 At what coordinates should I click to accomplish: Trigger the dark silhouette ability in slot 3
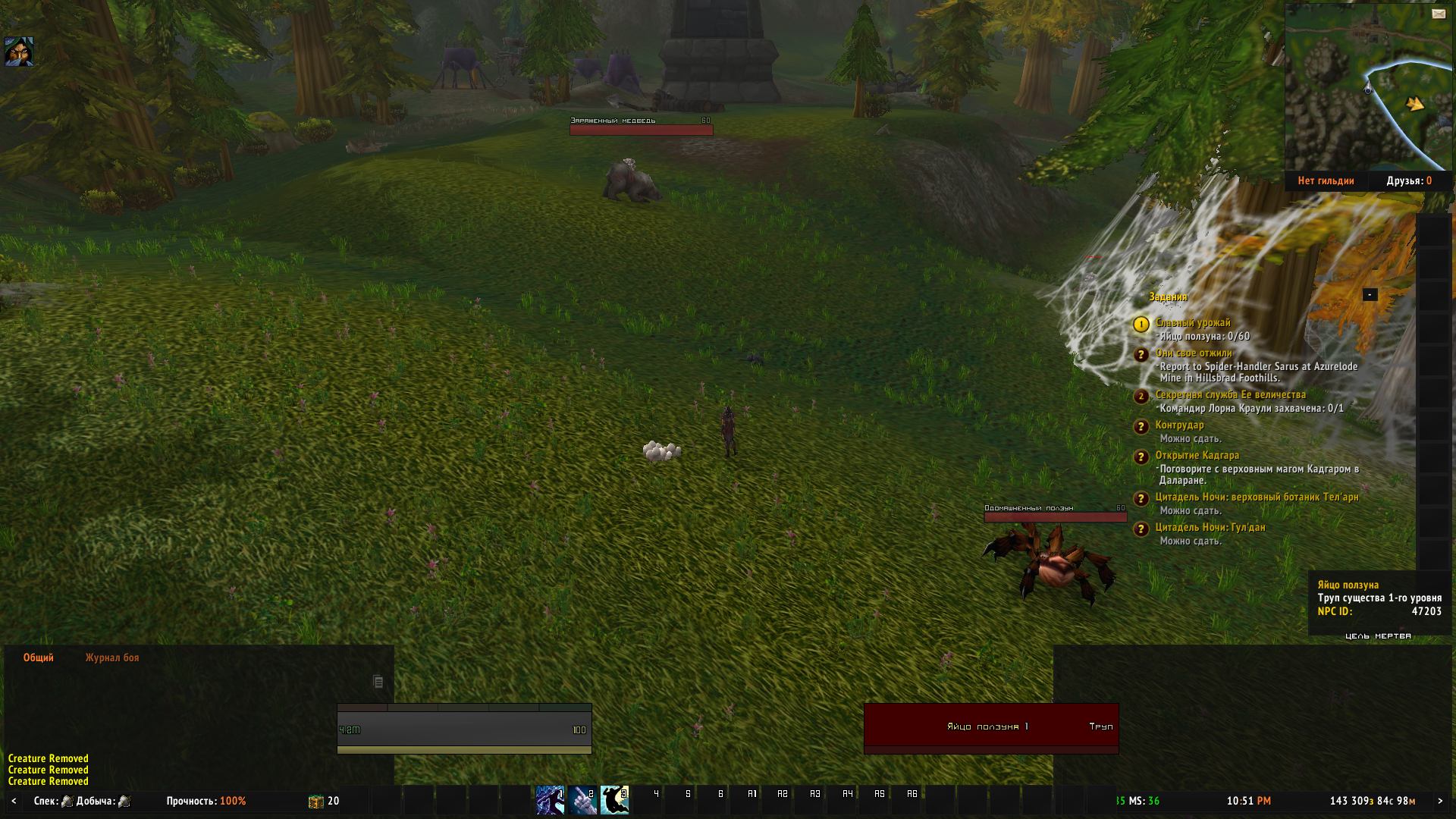point(614,800)
